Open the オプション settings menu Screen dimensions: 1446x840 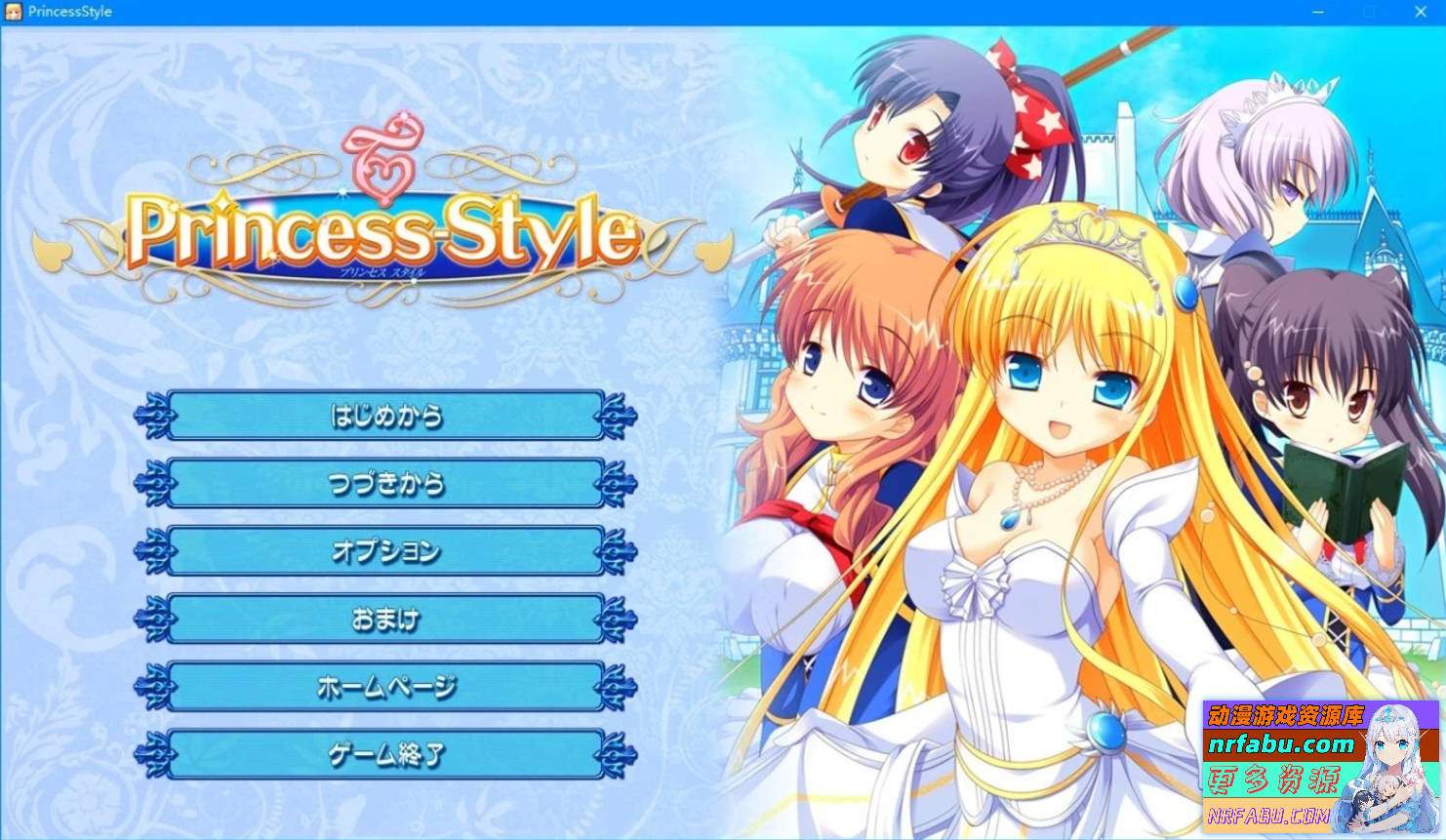pyautogui.click(x=385, y=551)
